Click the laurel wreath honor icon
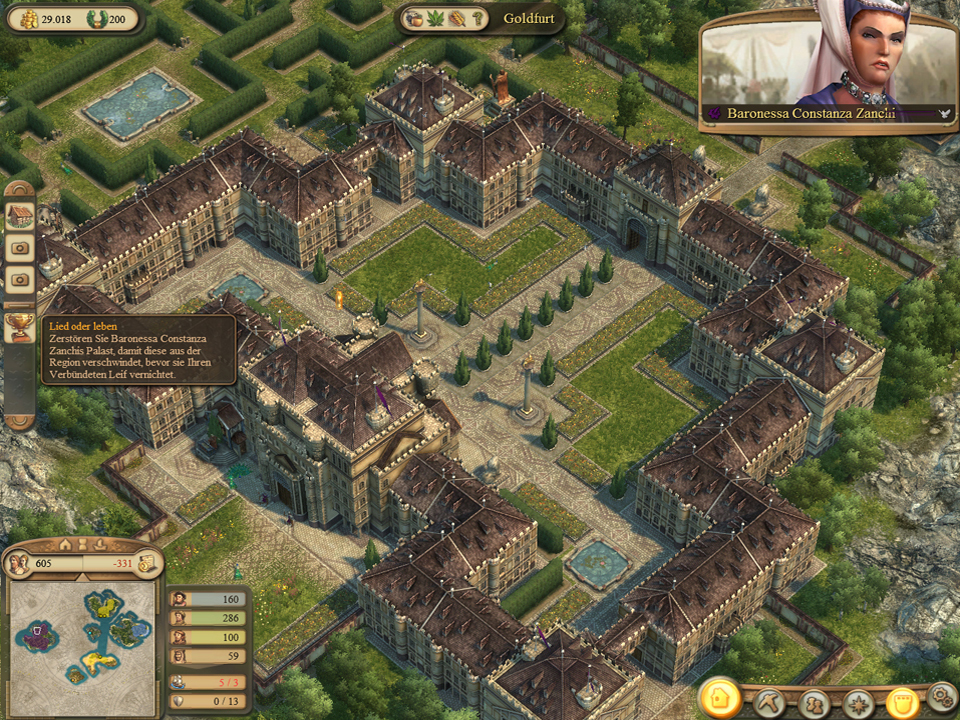960x720 pixels. coord(96,18)
